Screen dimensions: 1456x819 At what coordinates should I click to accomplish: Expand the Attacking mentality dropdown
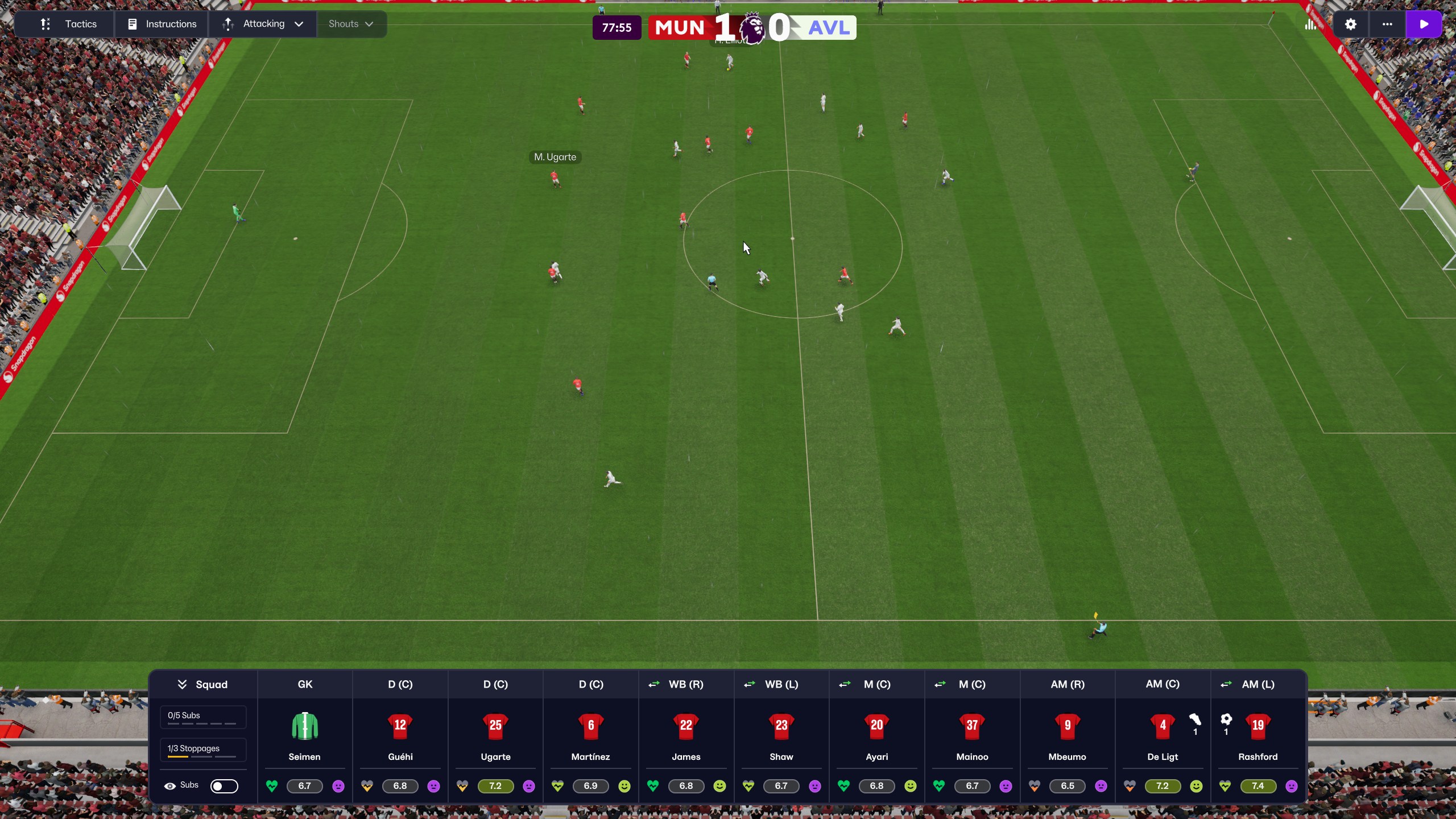[263, 24]
